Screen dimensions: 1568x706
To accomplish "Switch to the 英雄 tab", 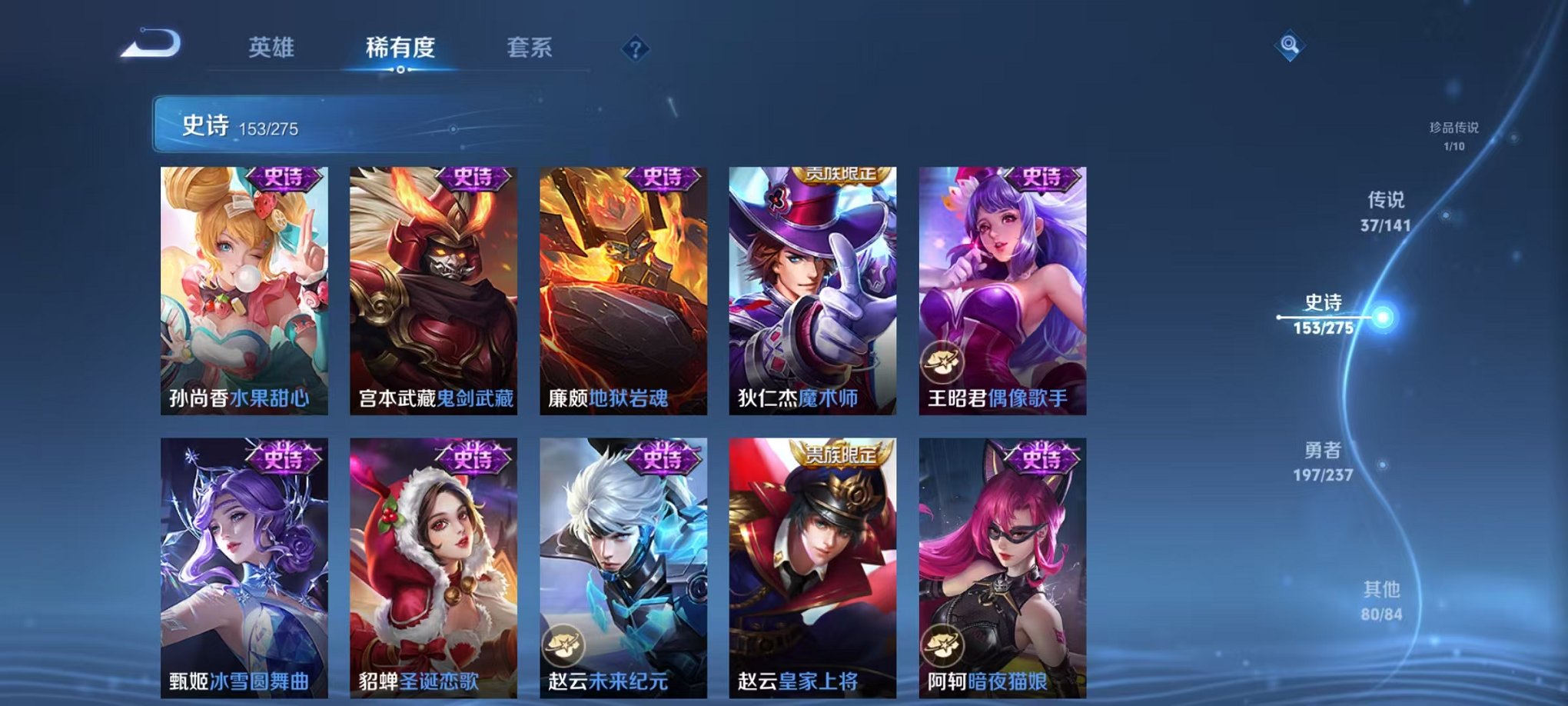I will click(273, 46).
